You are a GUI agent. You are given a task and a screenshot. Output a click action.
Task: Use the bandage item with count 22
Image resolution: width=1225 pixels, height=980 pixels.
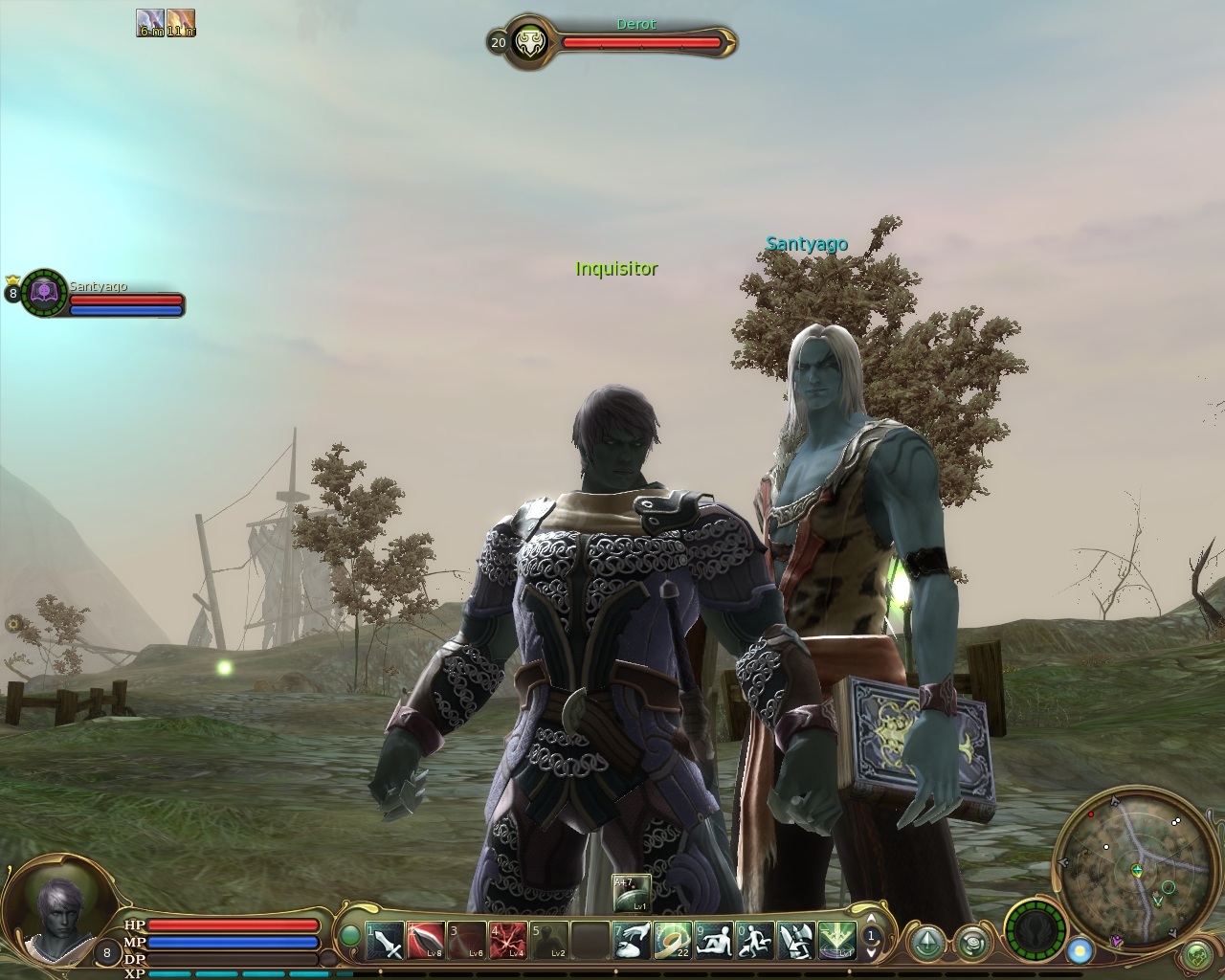[672, 941]
